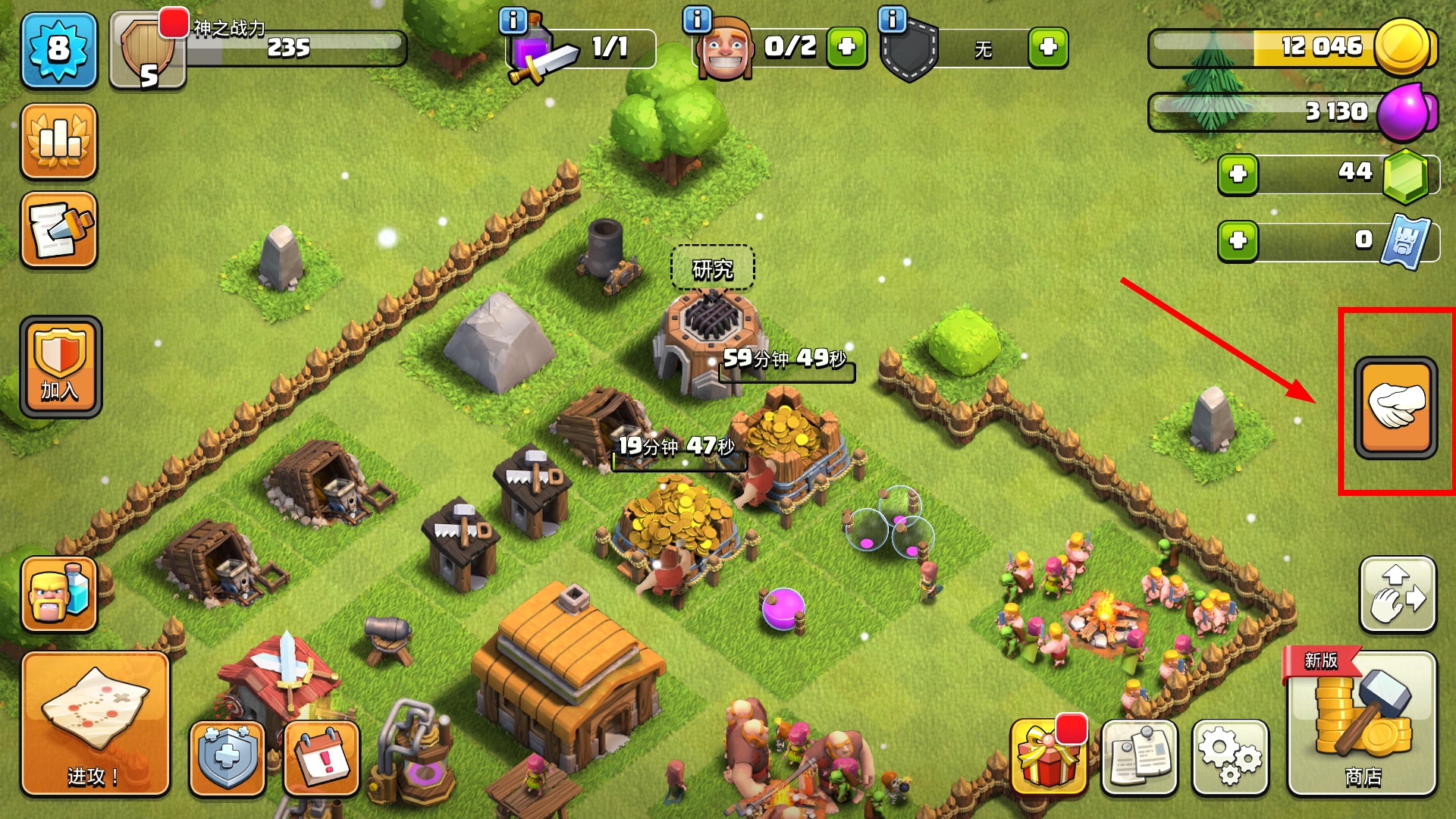Open the 进攻 attack map
The height and width of the screenshot is (819, 1456).
pos(95,724)
